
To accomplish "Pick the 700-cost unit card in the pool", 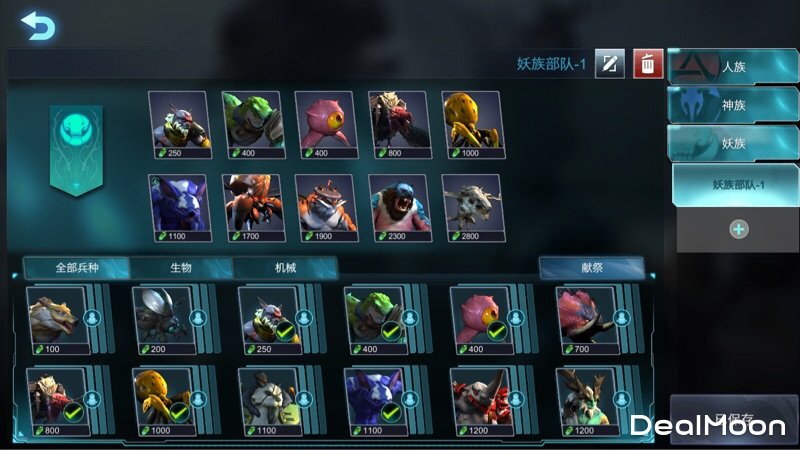I will coord(586,318).
